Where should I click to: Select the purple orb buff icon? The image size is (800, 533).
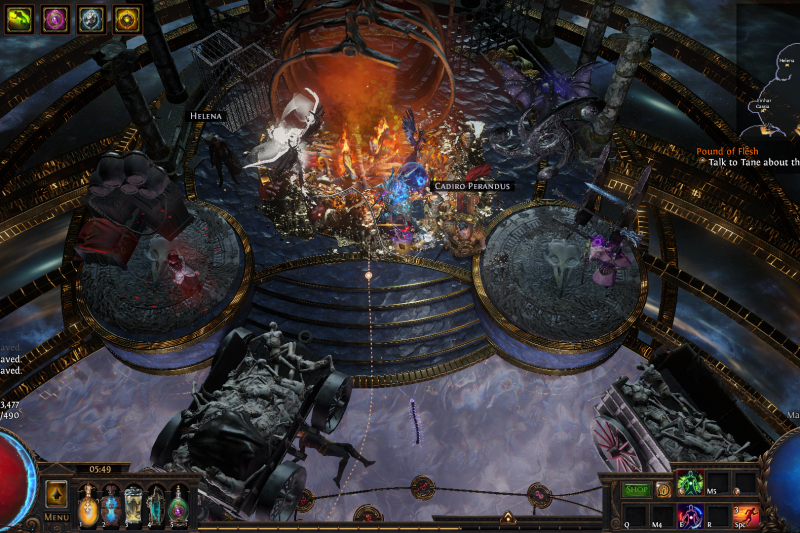tap(55, 19)
